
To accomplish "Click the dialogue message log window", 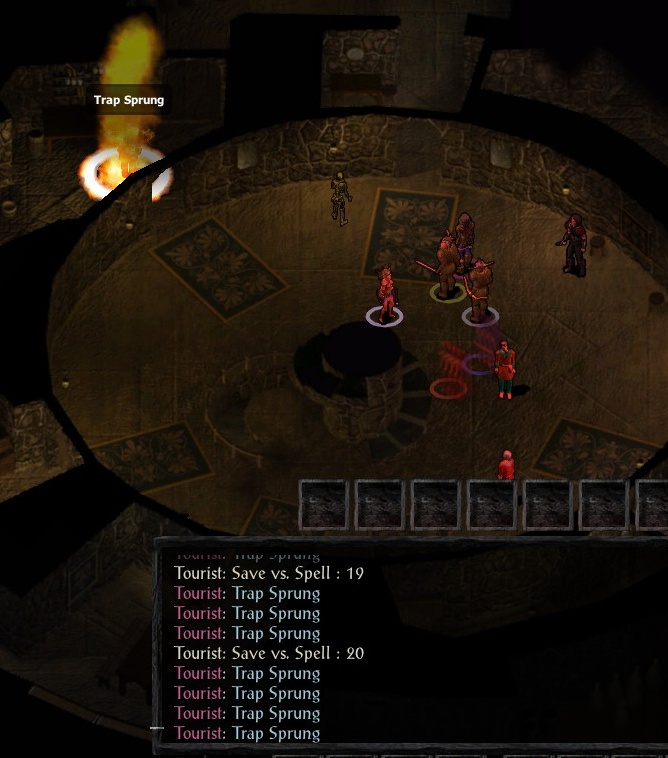I will 410,644.
